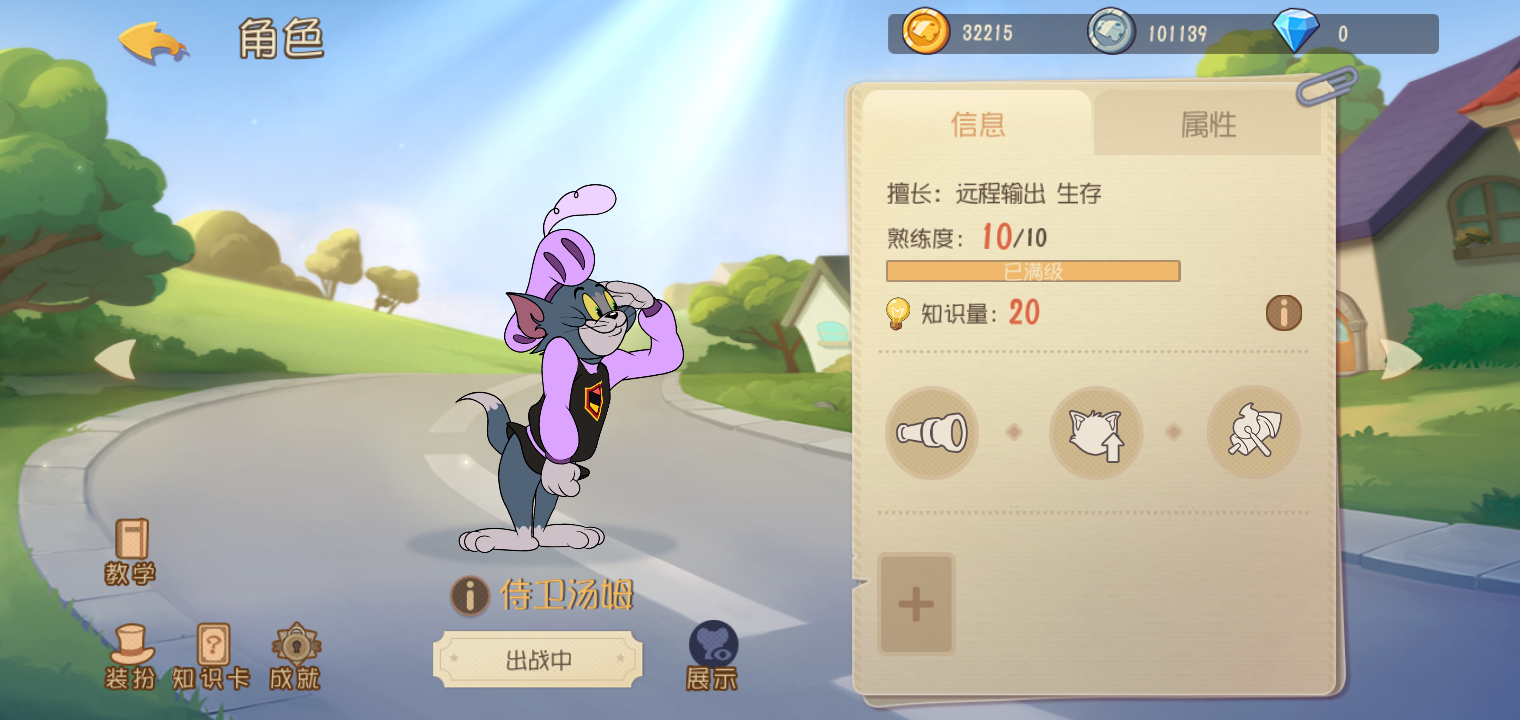Tap the 展示 (showcase) icon
1520x720 pixels.
[x=712, y=650]
